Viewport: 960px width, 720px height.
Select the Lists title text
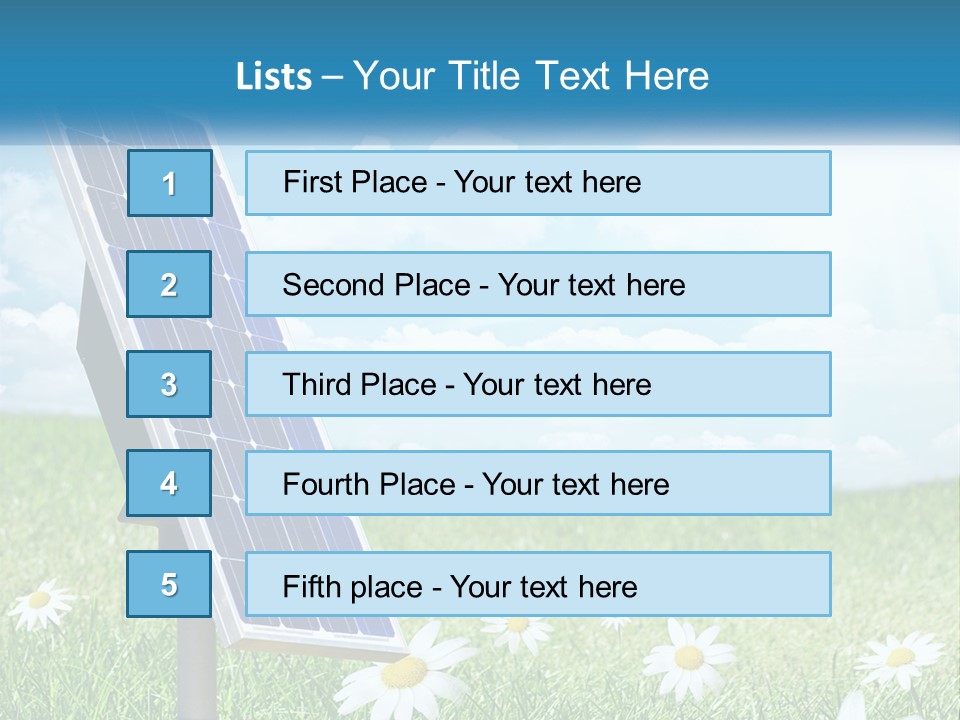[472, 76]
